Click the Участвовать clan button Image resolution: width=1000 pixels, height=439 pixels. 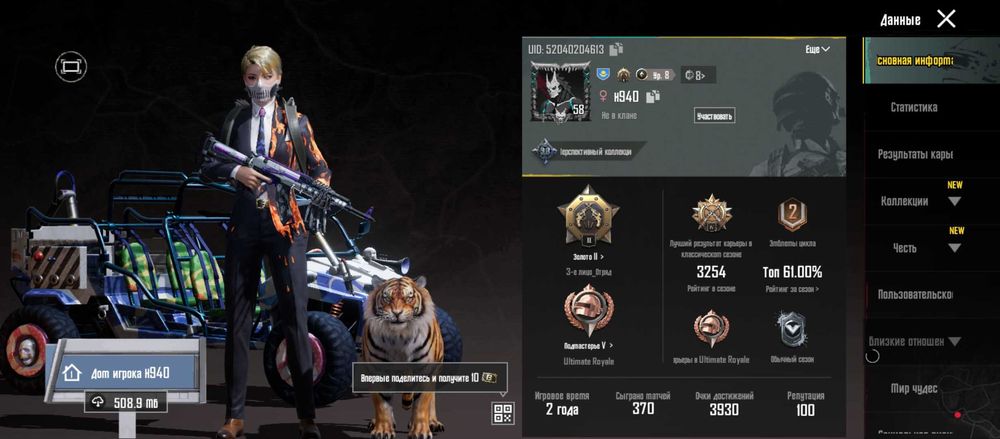714,116
